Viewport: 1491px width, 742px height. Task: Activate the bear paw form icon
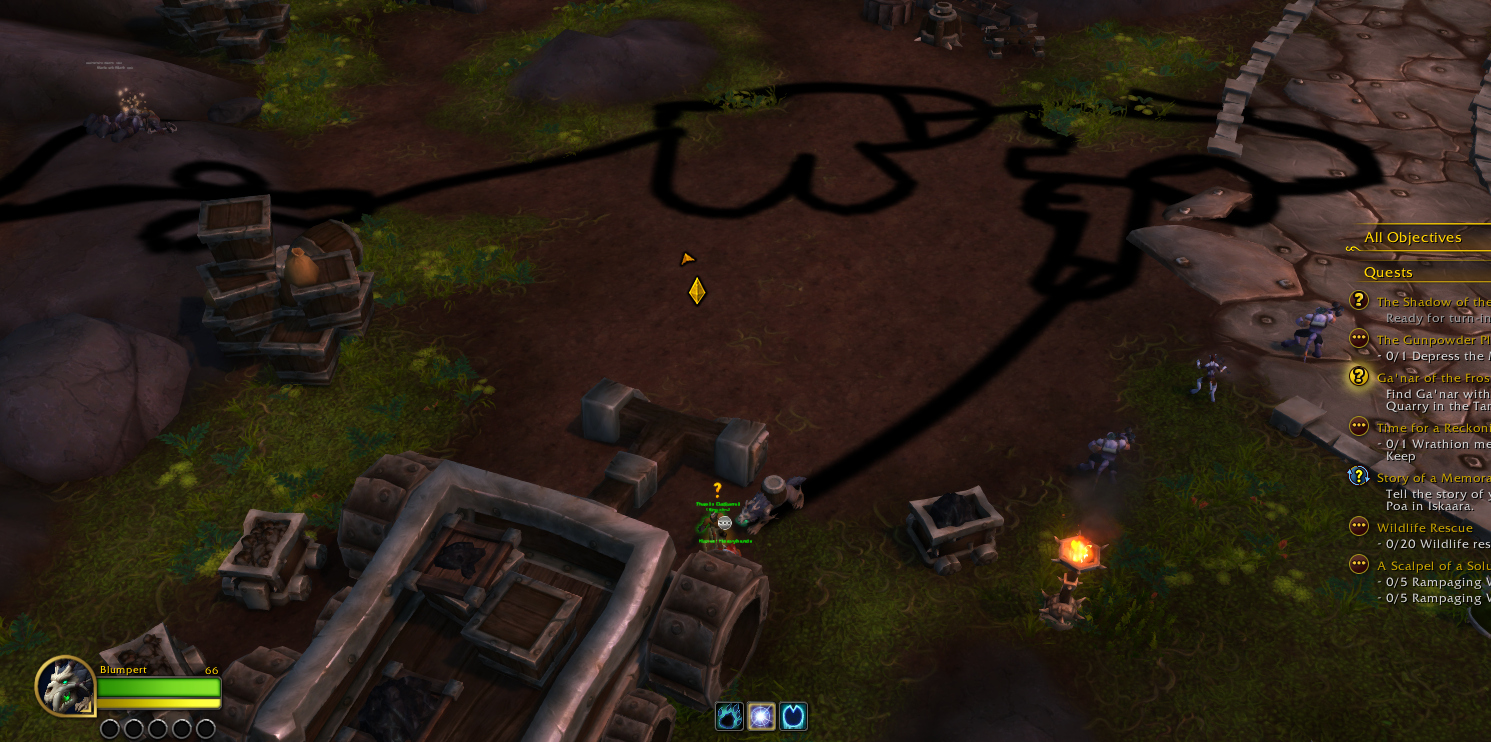[x=730, y=716]
